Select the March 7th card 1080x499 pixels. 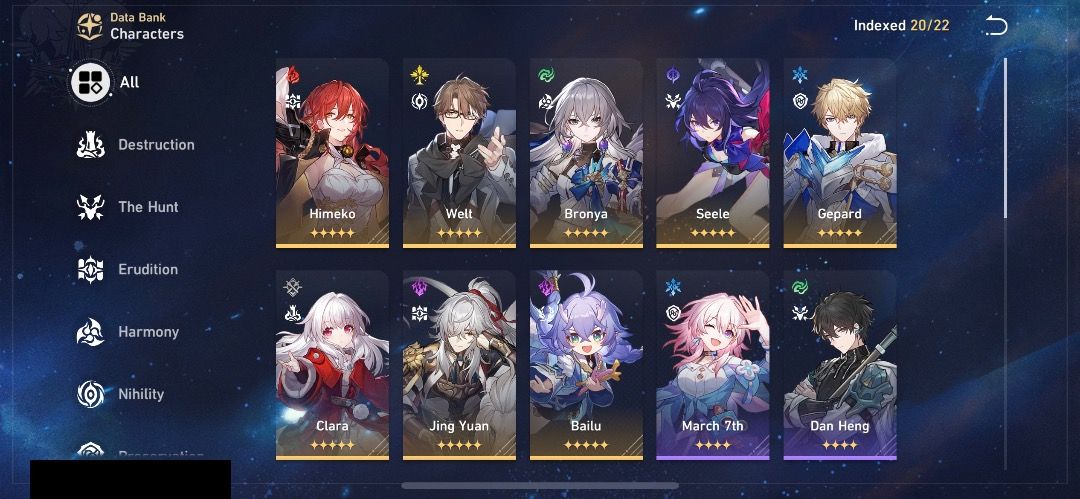click(713, 364)
